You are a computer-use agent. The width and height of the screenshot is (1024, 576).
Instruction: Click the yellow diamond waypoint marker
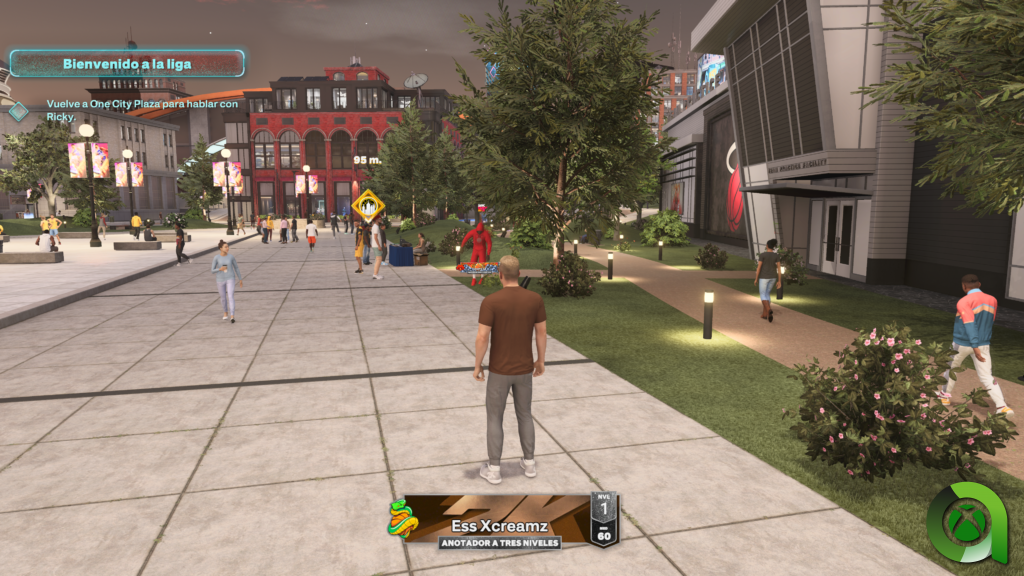(x=368, y=206)
